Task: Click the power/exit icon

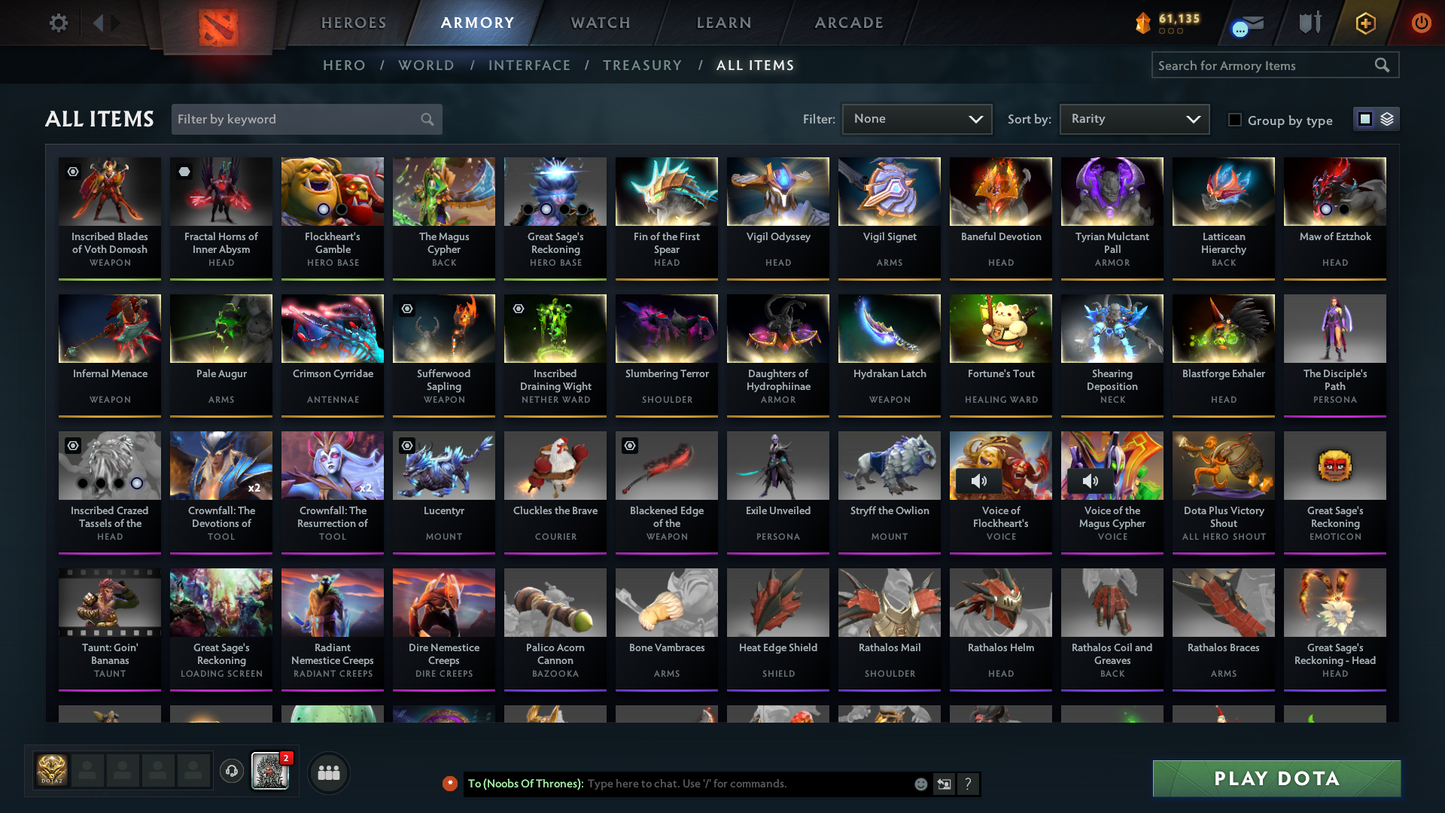Action: point(1421,22)
